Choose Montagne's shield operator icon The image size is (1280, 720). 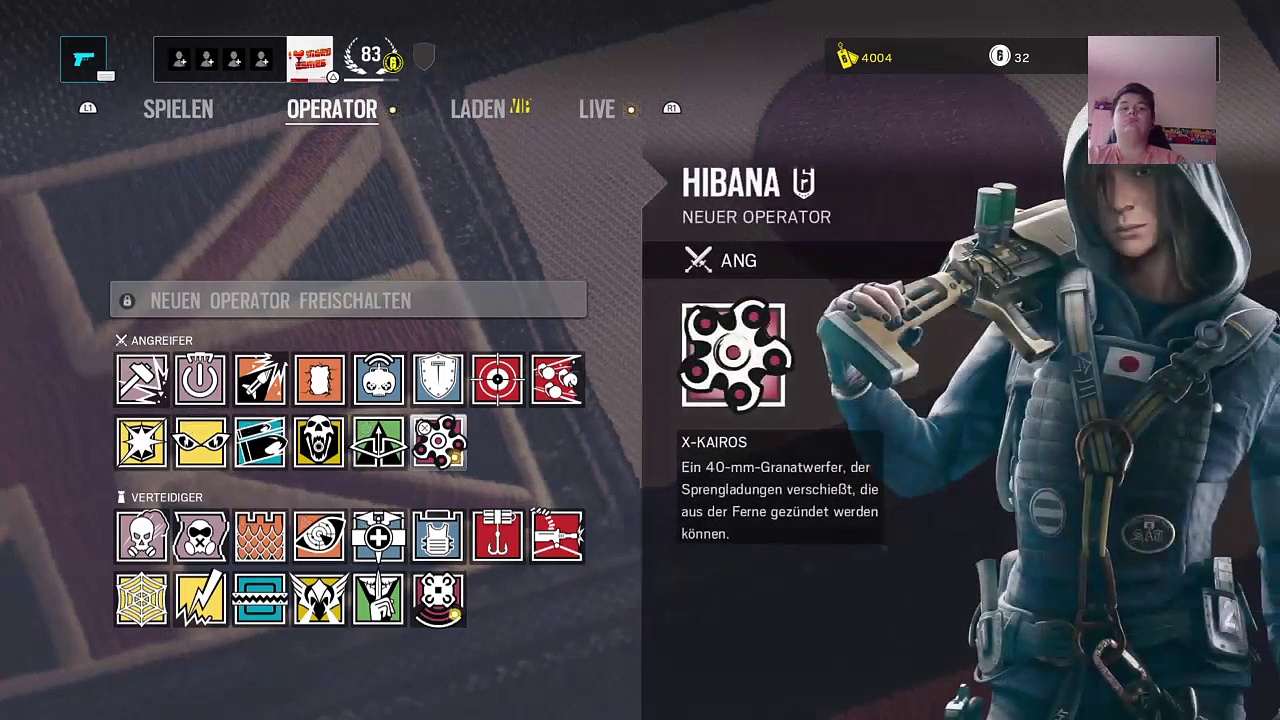pyautogui.click(x=438, y=380)
